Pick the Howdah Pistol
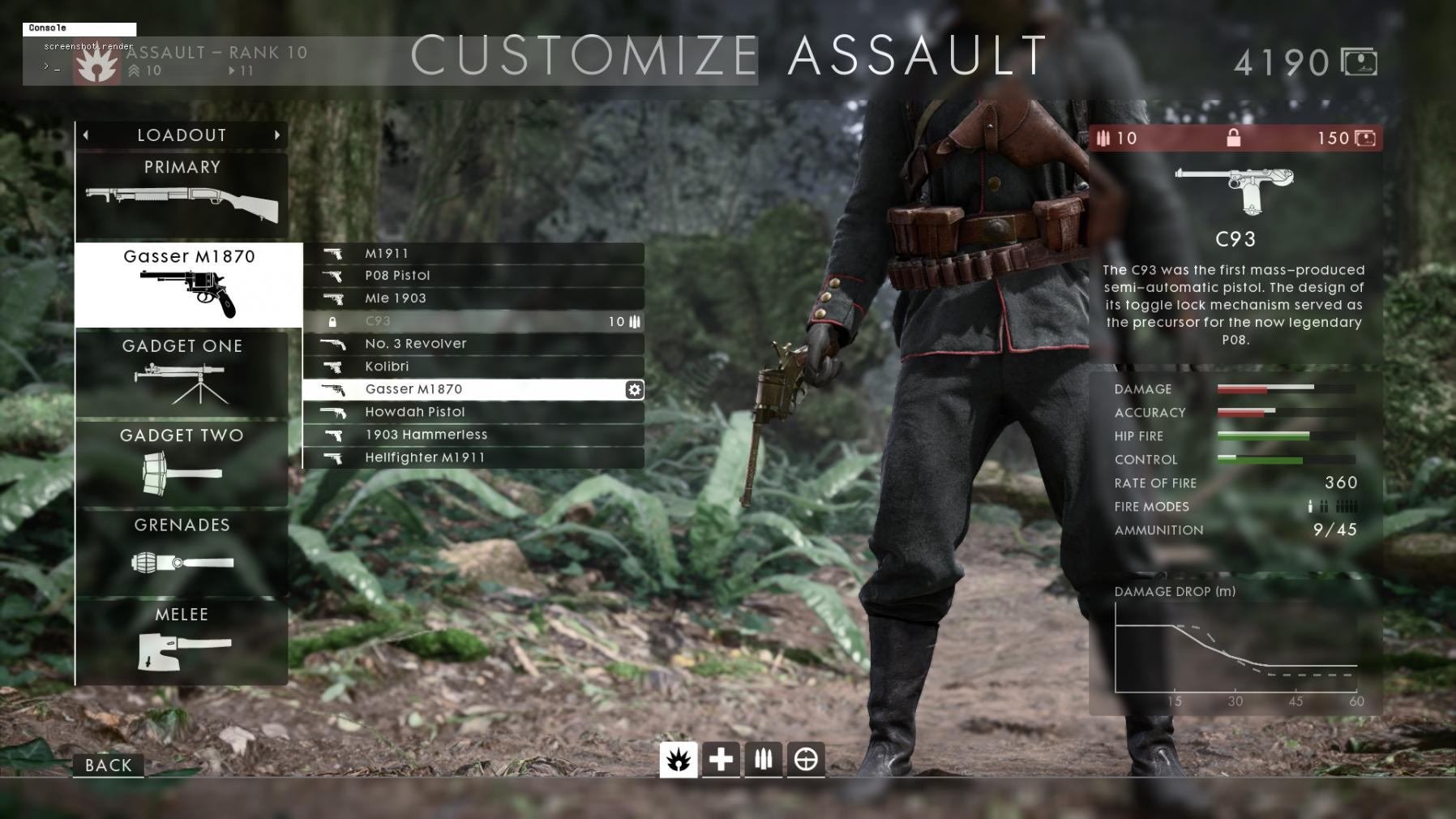The height and width of the screenshot is (819, 1456). [473, 412]
